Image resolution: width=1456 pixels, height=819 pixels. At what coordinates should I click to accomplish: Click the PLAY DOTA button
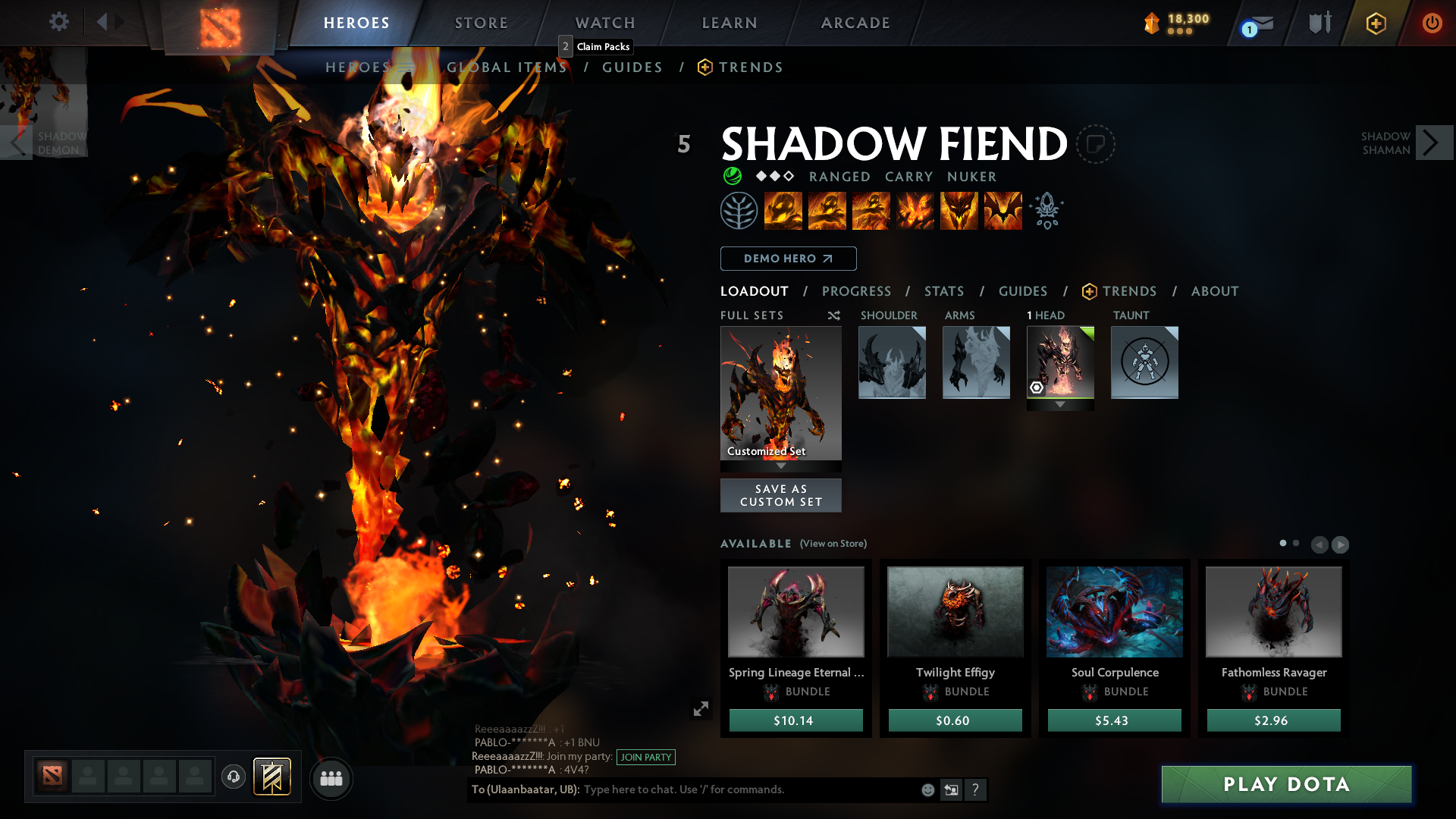(x=1285, y=784)
